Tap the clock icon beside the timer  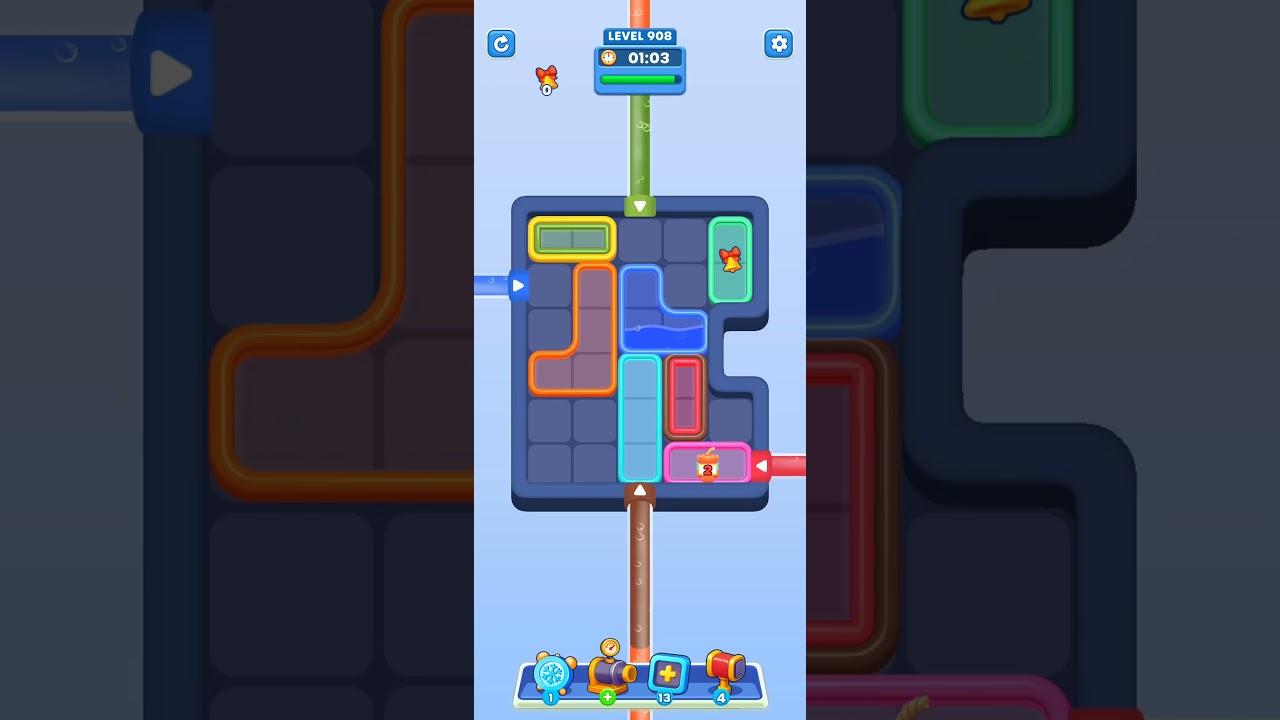[608, 58]
